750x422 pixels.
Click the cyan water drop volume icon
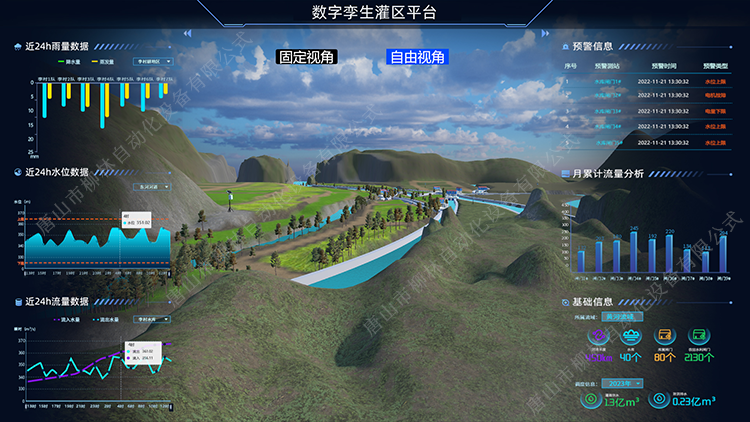659,401
